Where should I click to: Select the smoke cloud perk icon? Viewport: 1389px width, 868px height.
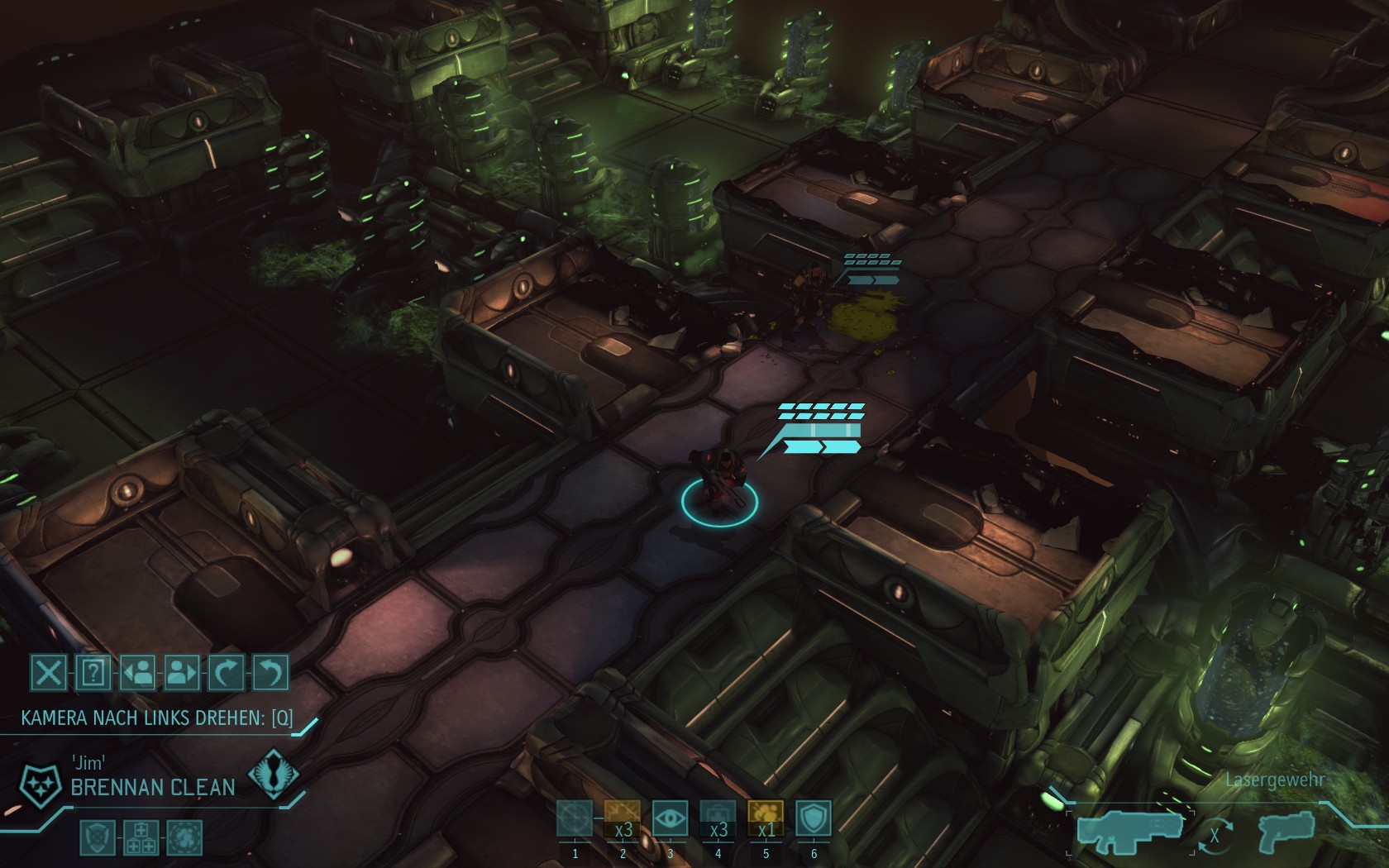point(184,837)
